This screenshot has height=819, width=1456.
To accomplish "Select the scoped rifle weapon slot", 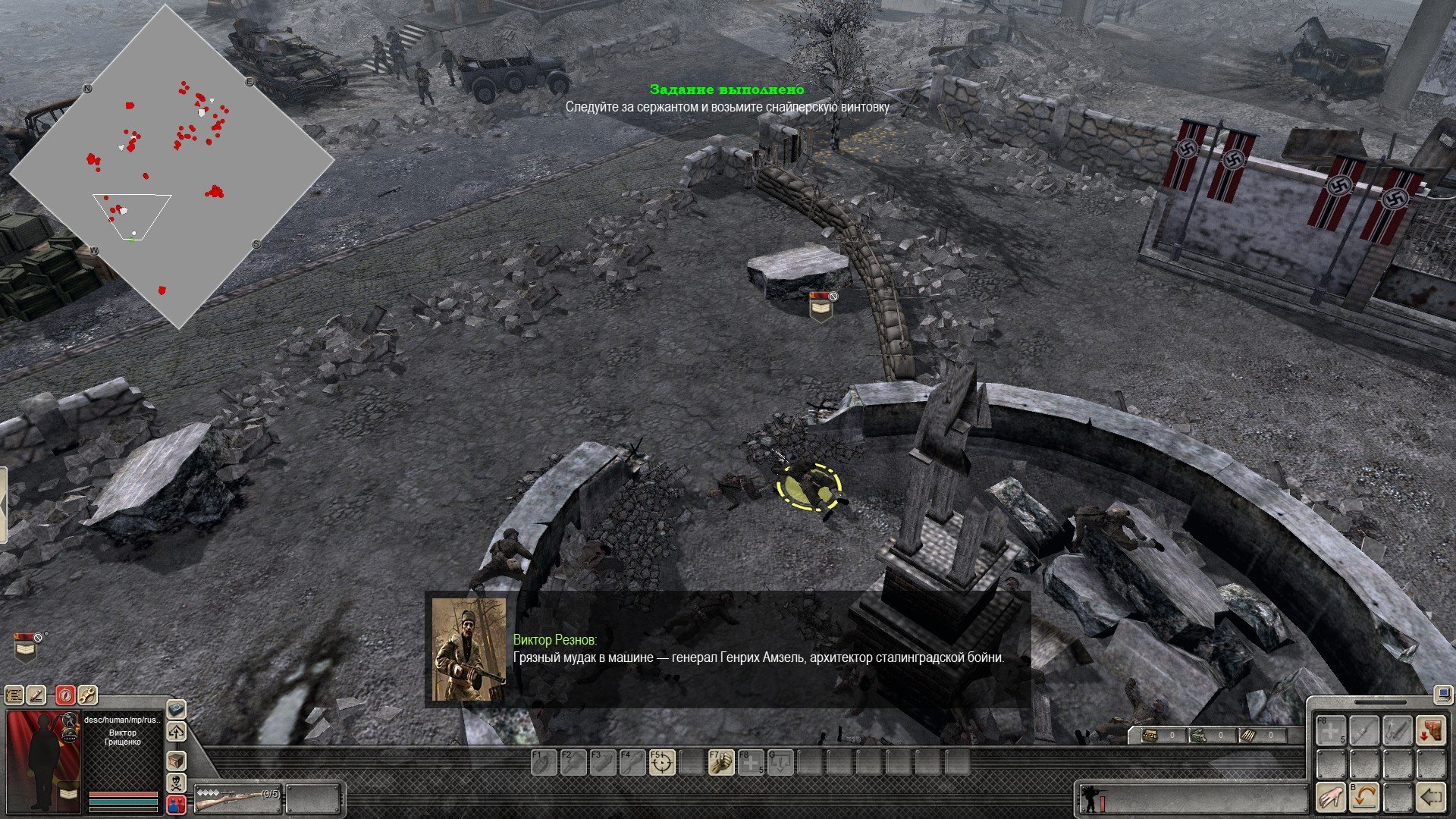I will click(x=237, y=798).
